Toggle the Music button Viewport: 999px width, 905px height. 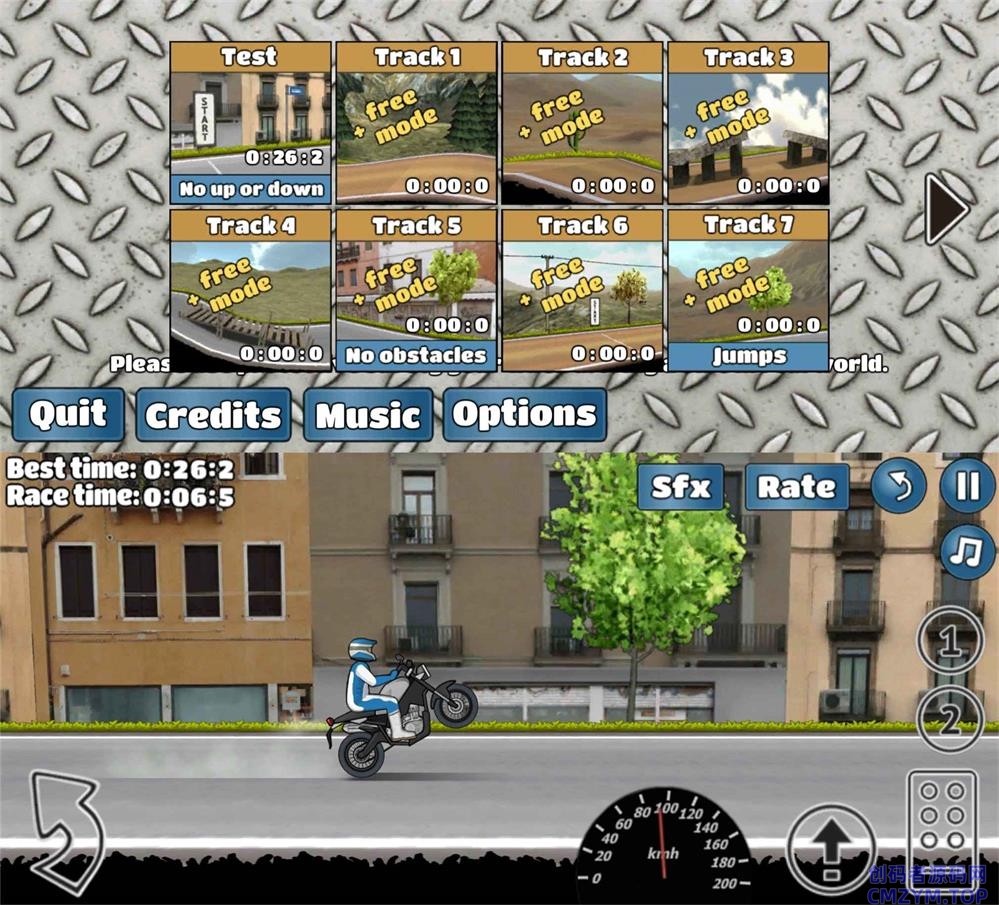(368, 416)
